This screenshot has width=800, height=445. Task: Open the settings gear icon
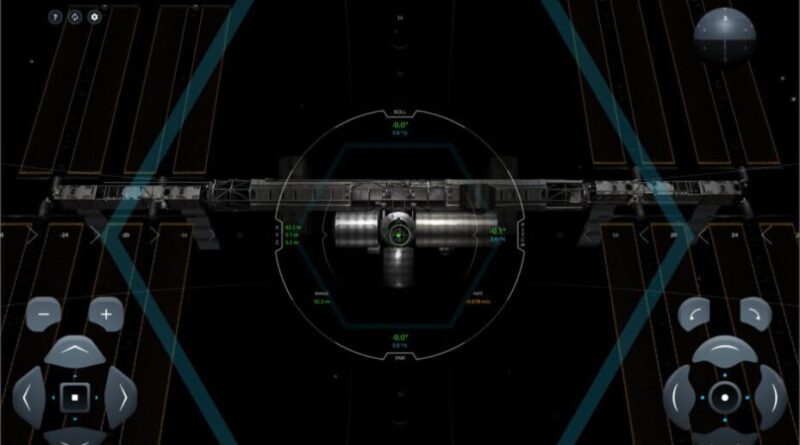[95, 17]
